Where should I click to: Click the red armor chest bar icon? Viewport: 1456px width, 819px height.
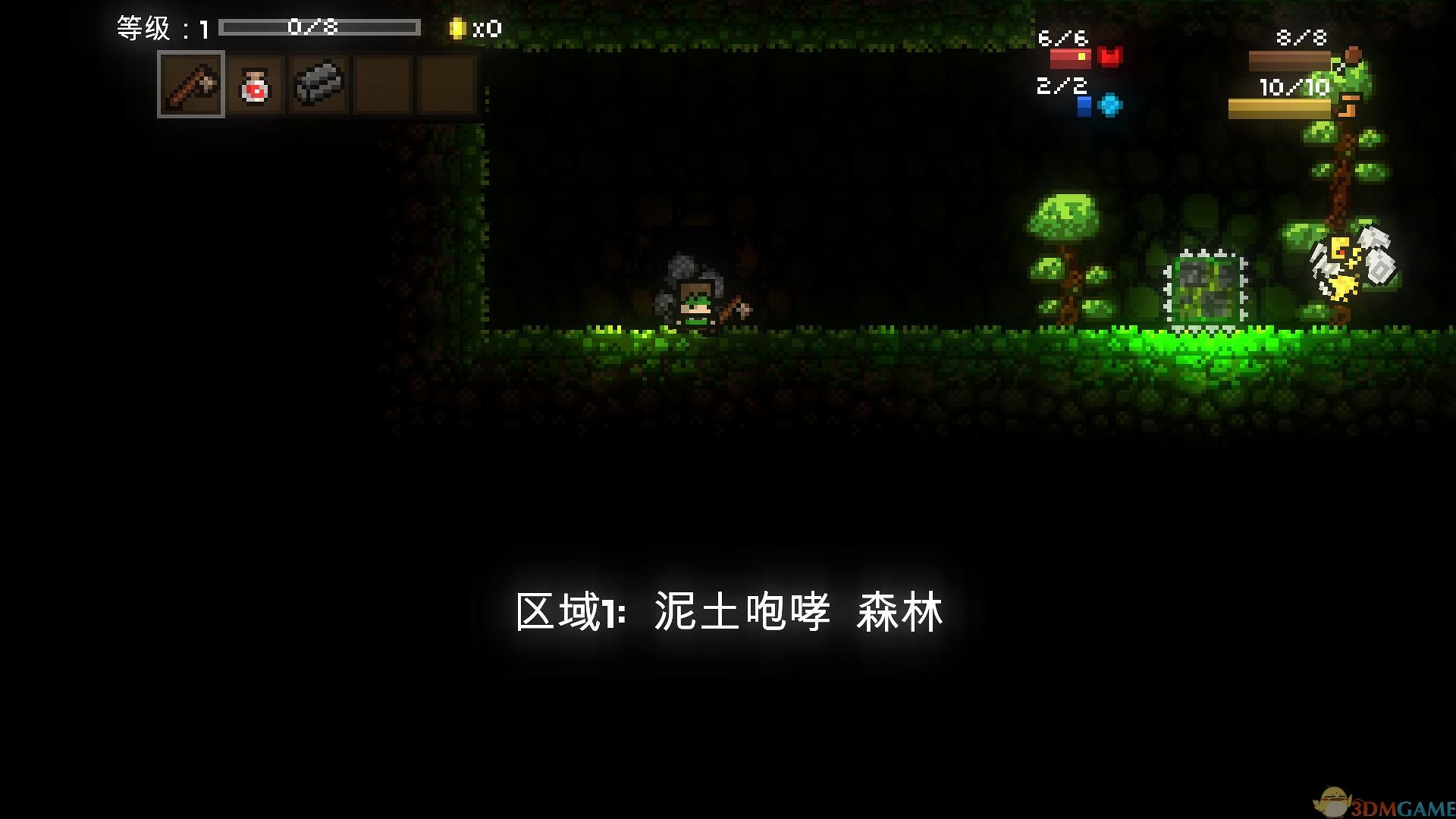point(1069,59)
